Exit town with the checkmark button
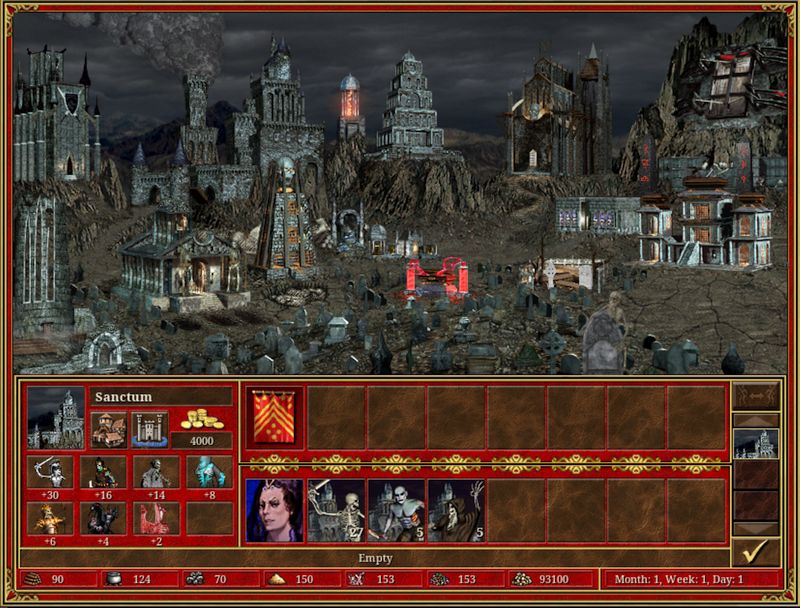 [755, 552]
